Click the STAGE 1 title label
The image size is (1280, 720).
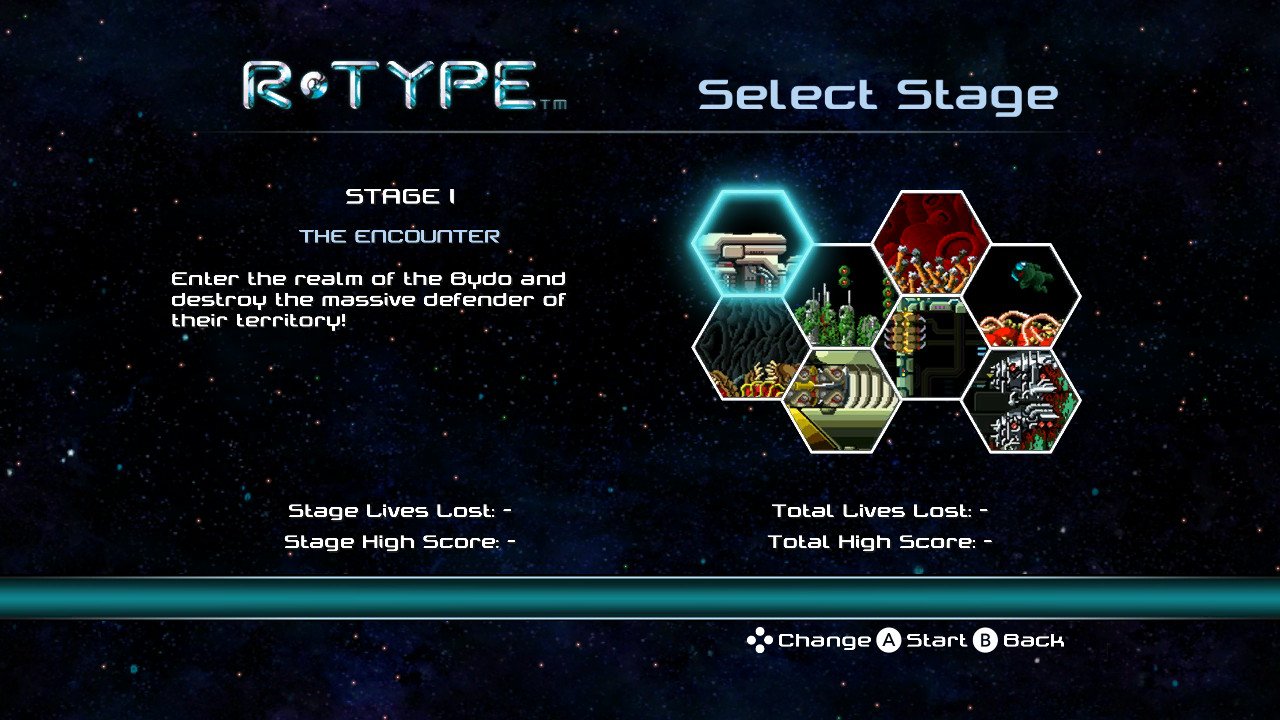[400, 197]
